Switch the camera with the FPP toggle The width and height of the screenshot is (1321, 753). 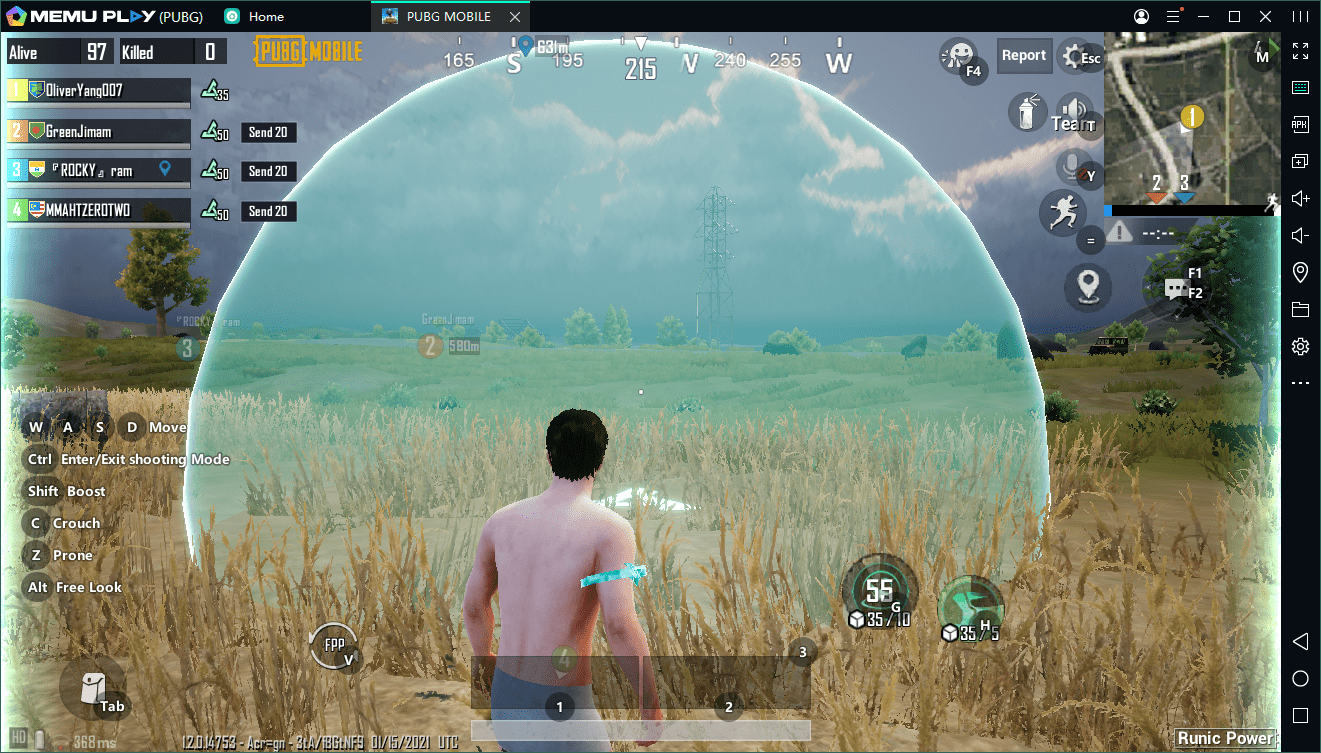click(332, 645)
